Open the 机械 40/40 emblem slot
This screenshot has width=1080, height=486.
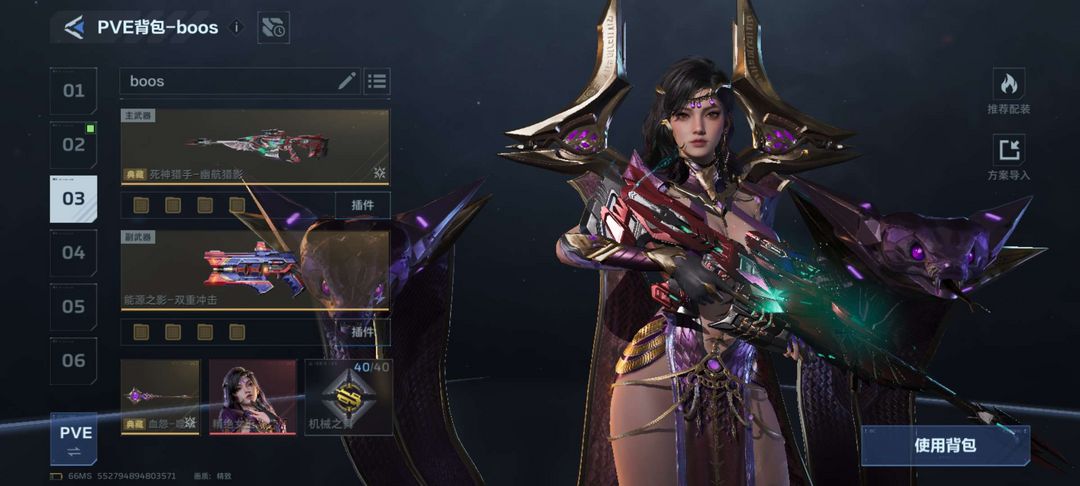(348, 397)
